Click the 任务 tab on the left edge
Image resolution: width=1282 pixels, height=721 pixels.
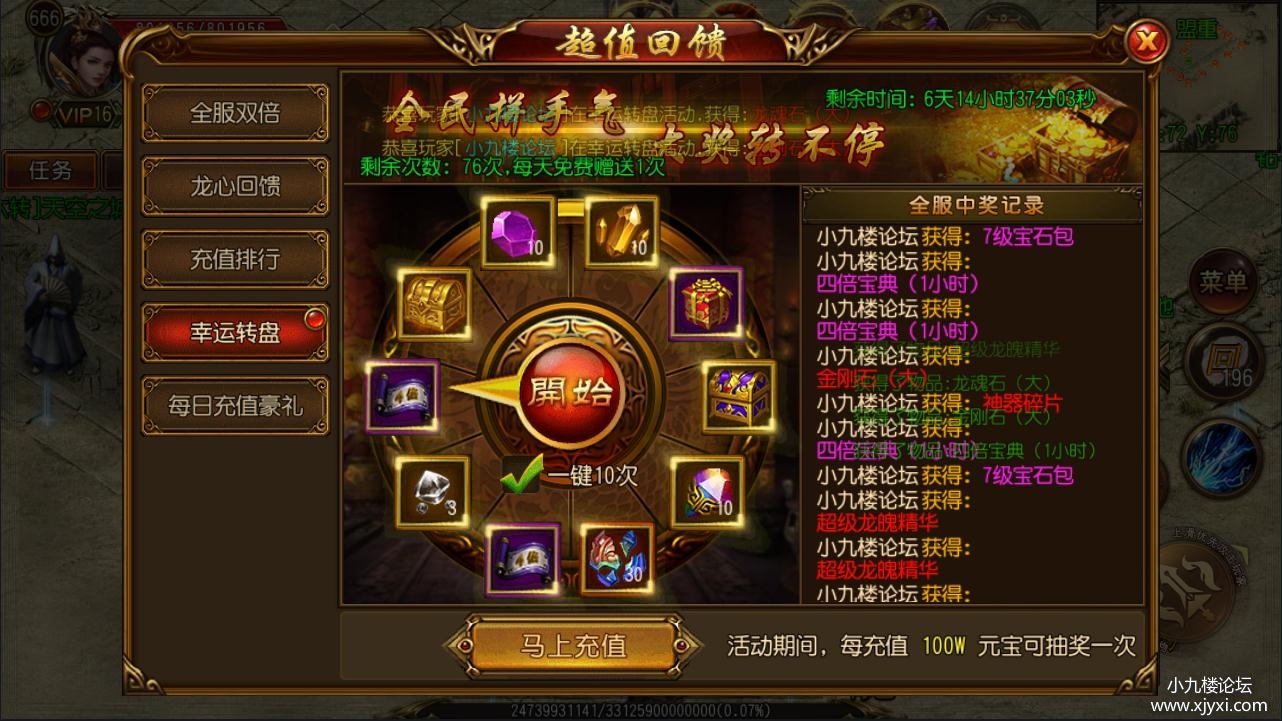coord(50,171)
